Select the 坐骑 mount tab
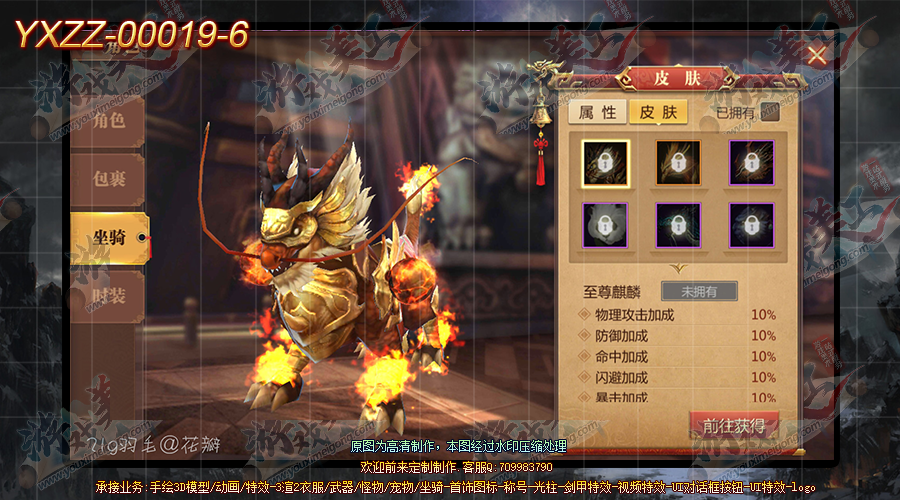The width and height of the screenshot is (900, 500). (x=108, y=237)
